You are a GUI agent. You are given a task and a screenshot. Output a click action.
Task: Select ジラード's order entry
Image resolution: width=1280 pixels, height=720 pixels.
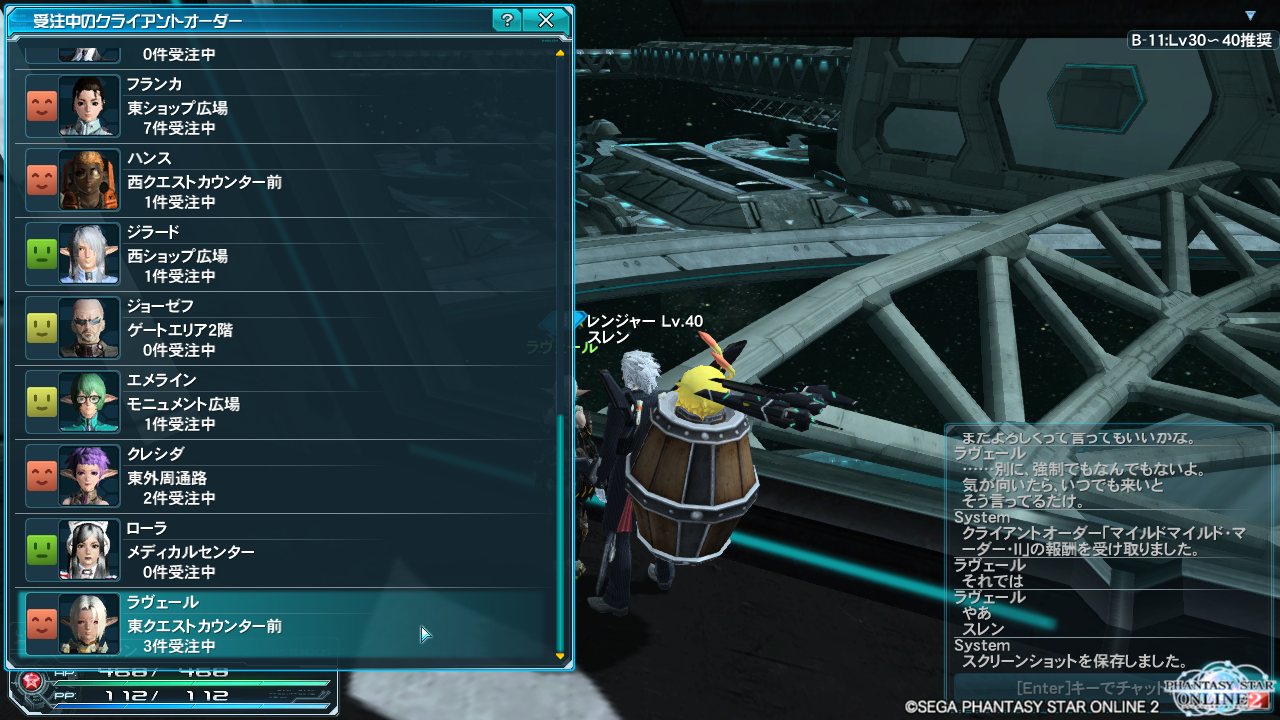coord(285,254)
